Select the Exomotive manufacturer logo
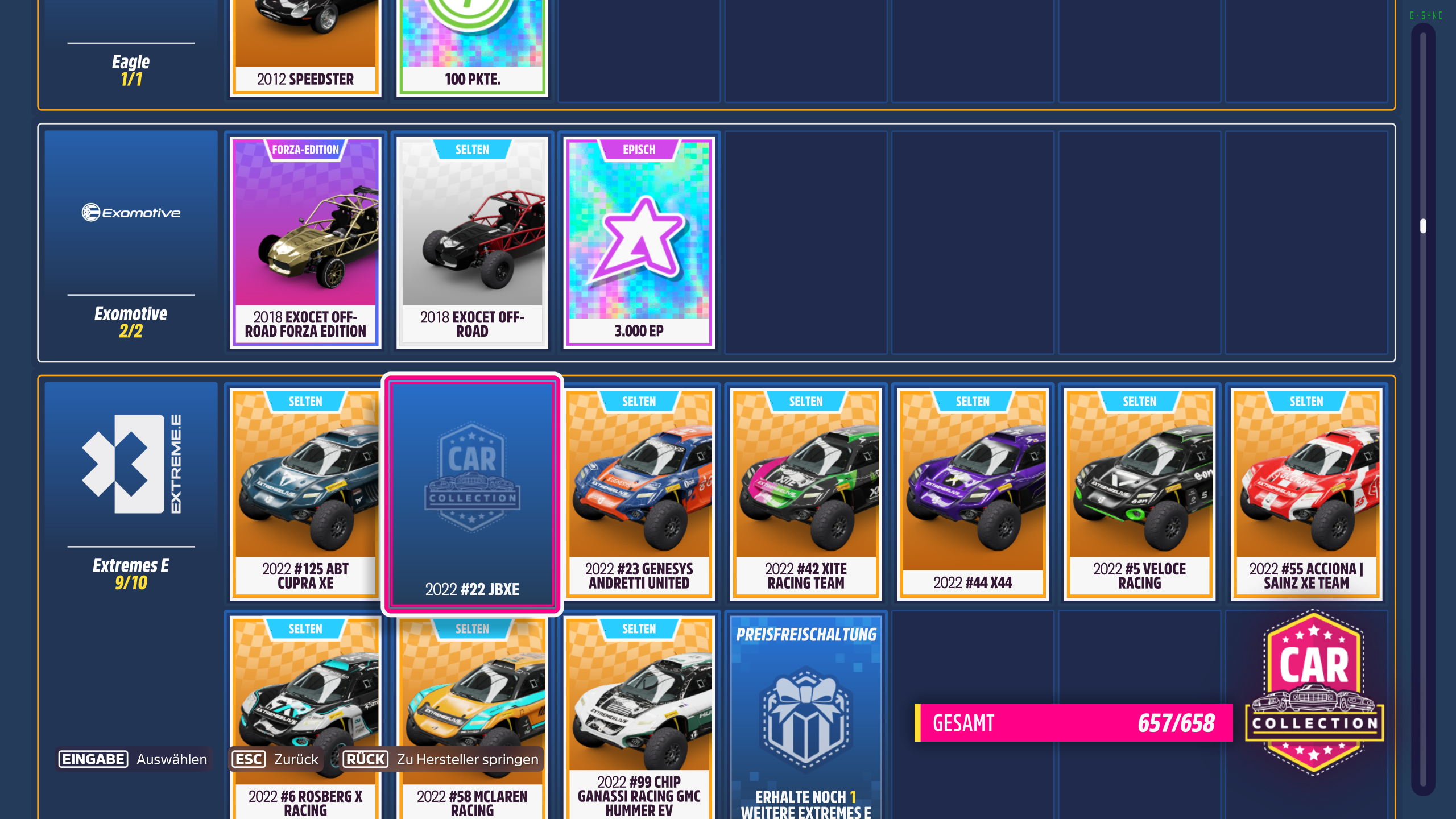The width and height of the screenshot is (1456, 819). pyautogui.click(x=130, y=213)
